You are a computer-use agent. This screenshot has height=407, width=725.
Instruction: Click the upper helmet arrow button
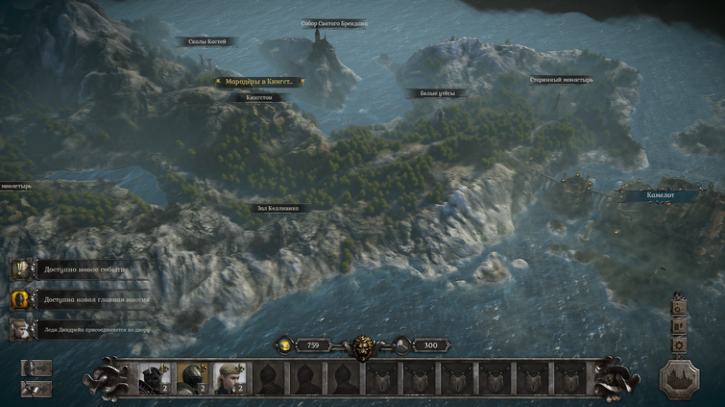(x=36, y=368)
